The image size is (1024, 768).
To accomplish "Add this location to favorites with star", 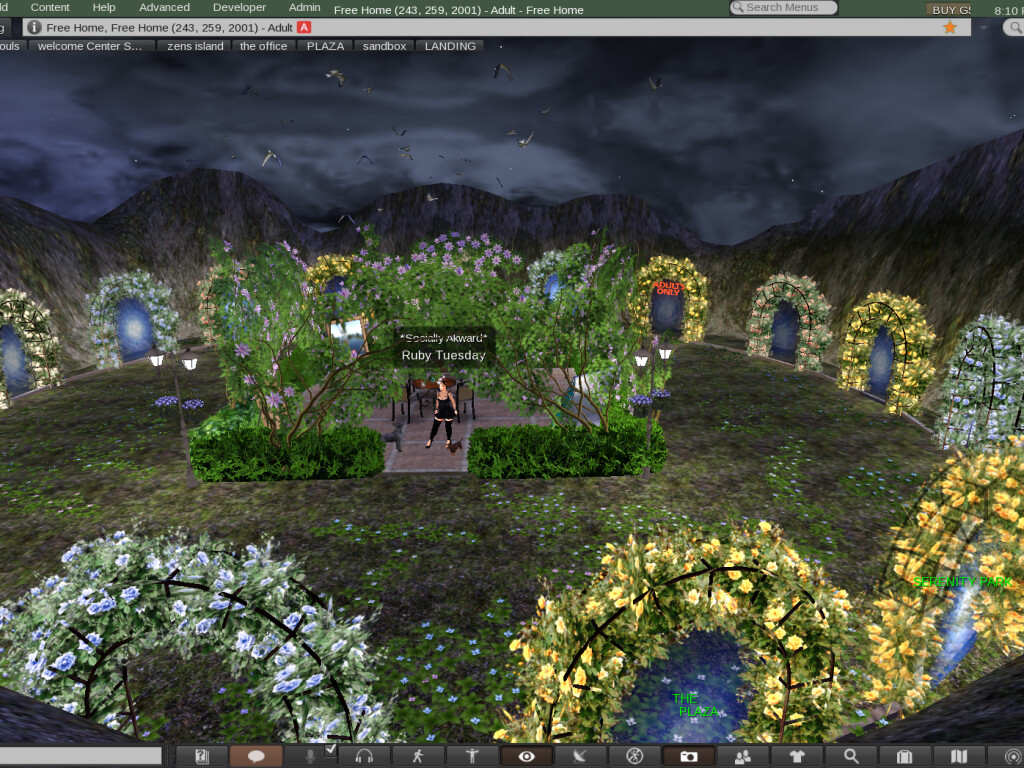I will [949, 27].
